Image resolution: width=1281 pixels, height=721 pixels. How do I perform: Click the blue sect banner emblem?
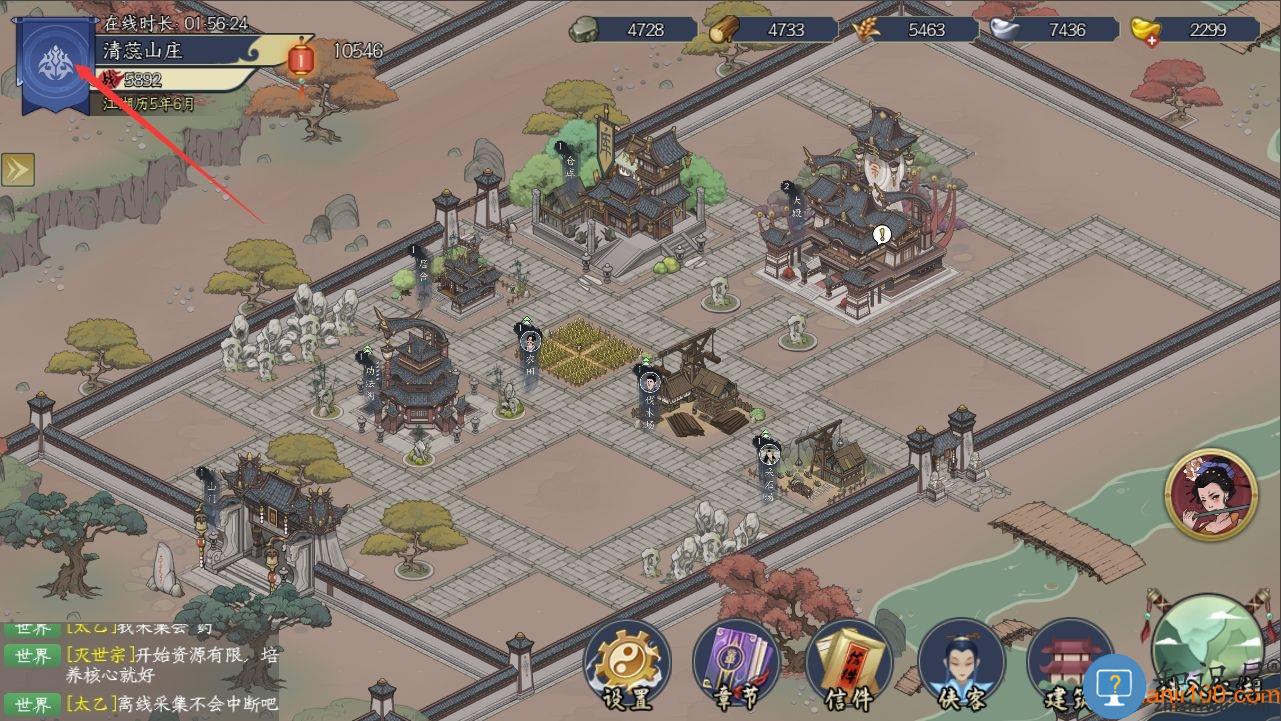click(52, 64)
